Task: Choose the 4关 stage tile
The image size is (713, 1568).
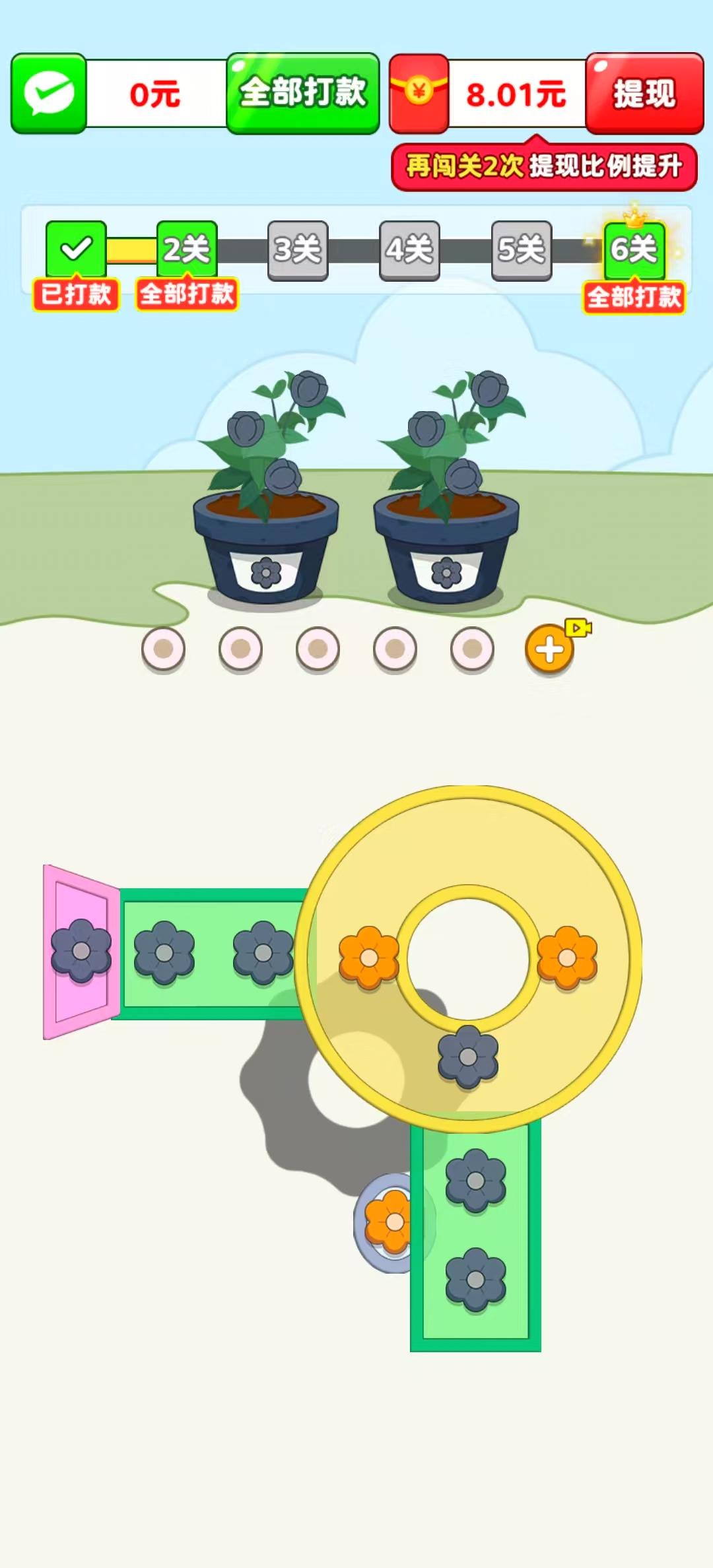Action: click(x=409, y=250)
